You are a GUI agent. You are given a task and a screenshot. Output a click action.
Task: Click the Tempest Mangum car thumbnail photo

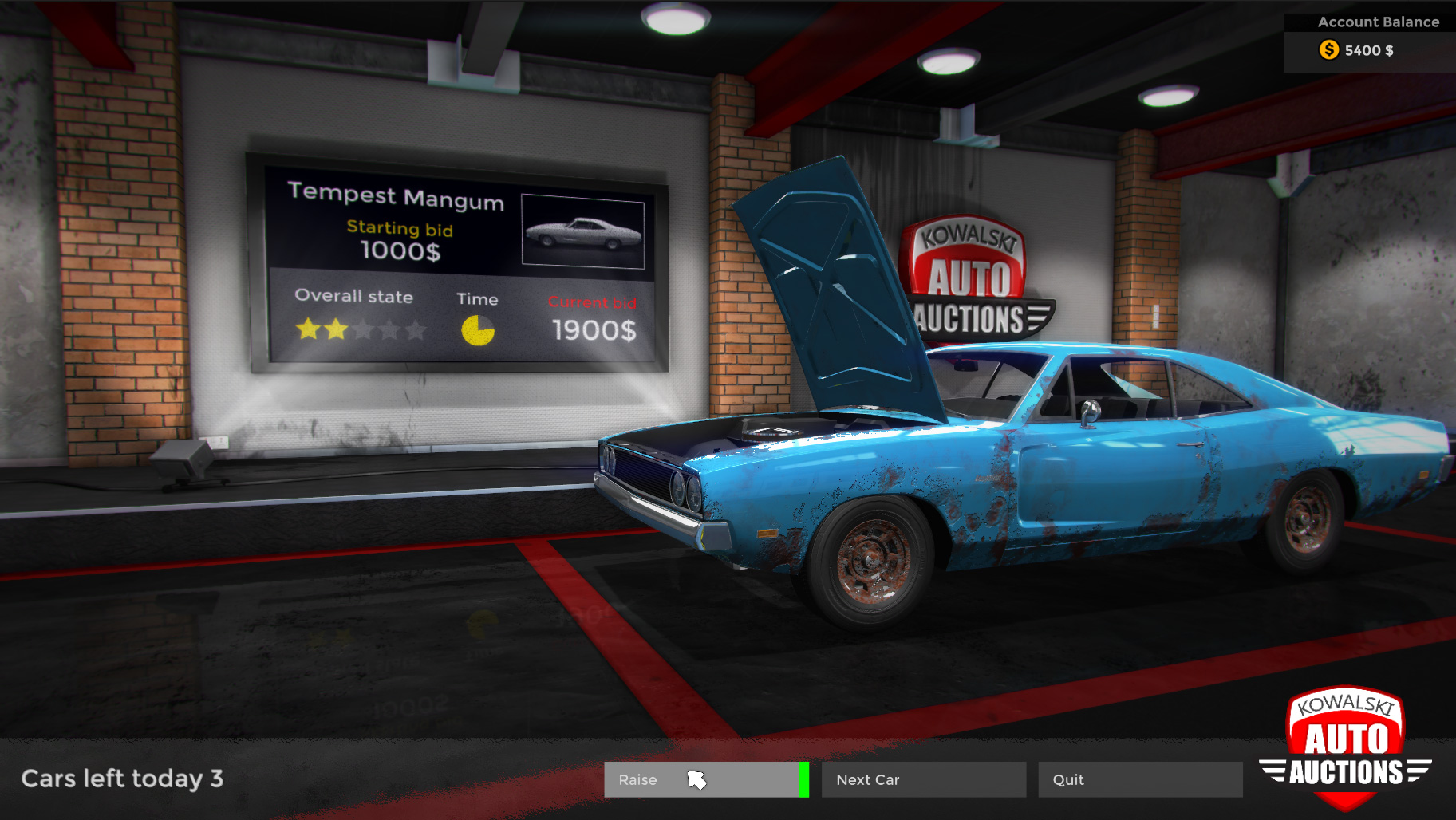582,230
